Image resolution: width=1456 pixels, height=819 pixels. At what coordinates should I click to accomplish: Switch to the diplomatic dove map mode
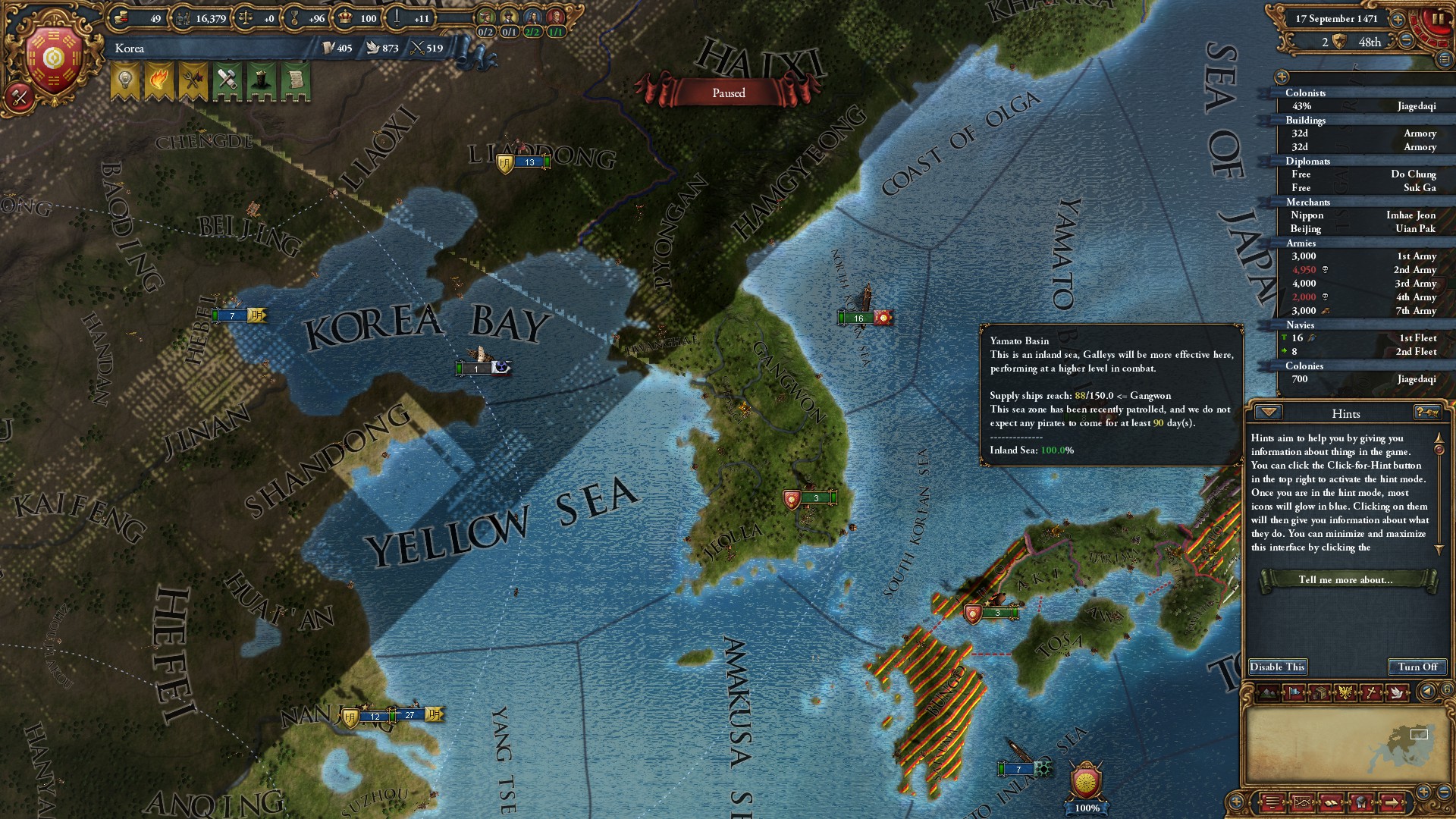coord(1396,692)
